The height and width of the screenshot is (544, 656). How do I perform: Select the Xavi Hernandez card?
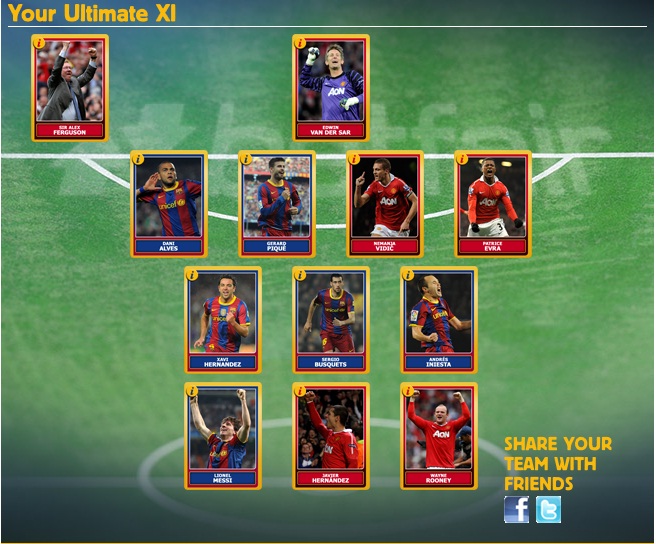pos(223,320)
